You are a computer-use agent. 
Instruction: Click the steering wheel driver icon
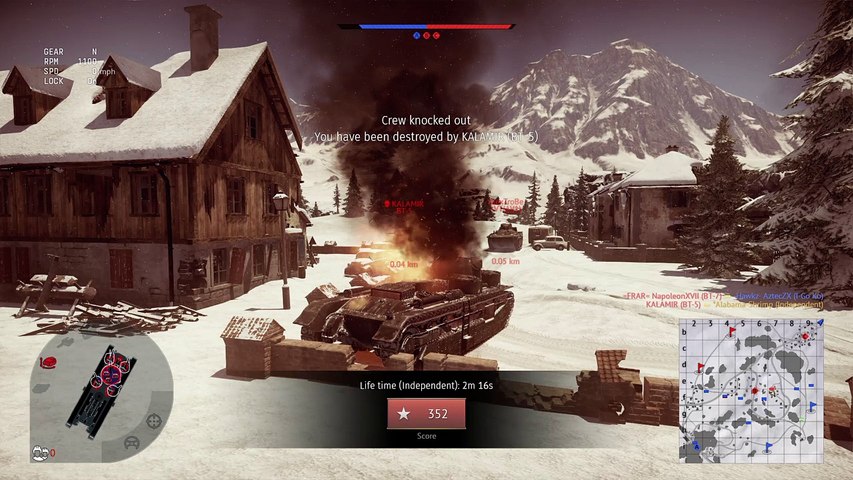tap(131, 441)
